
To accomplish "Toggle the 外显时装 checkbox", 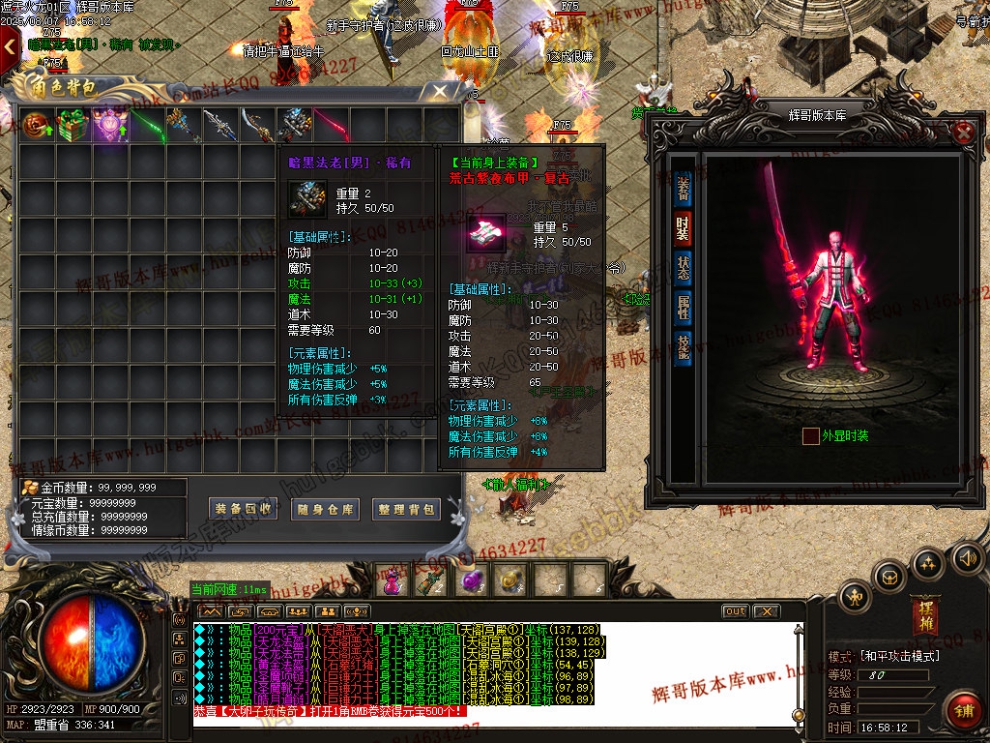I will 810,436.
